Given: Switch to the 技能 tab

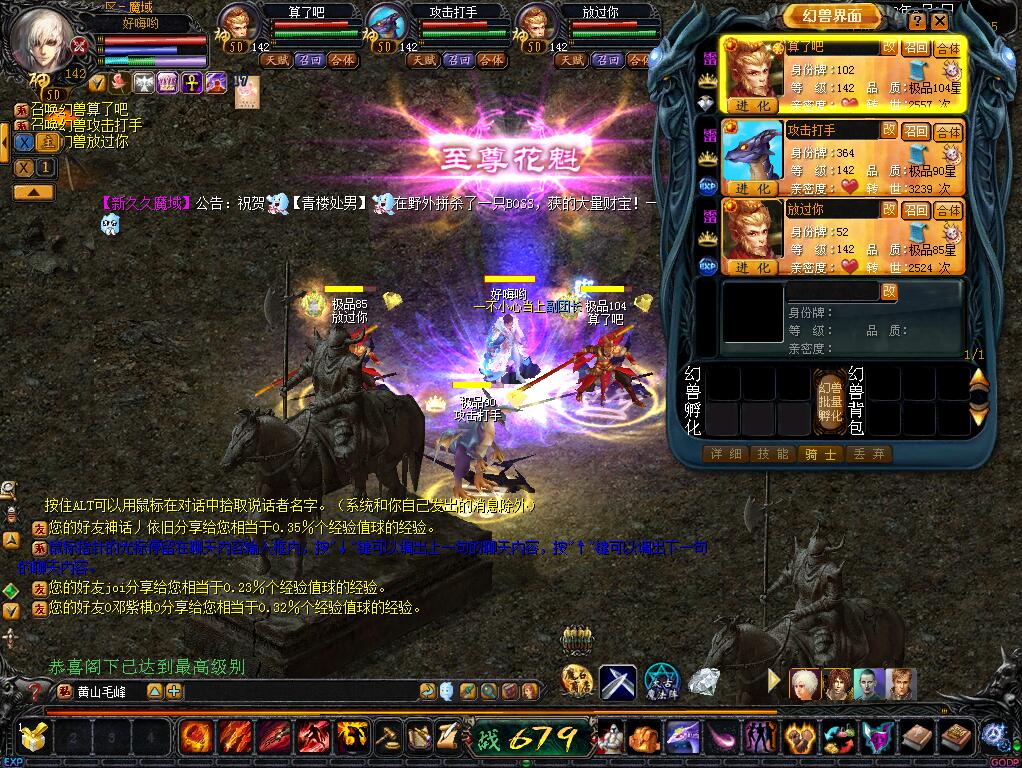Looking at the screenshot, I should tap(772, 454).
